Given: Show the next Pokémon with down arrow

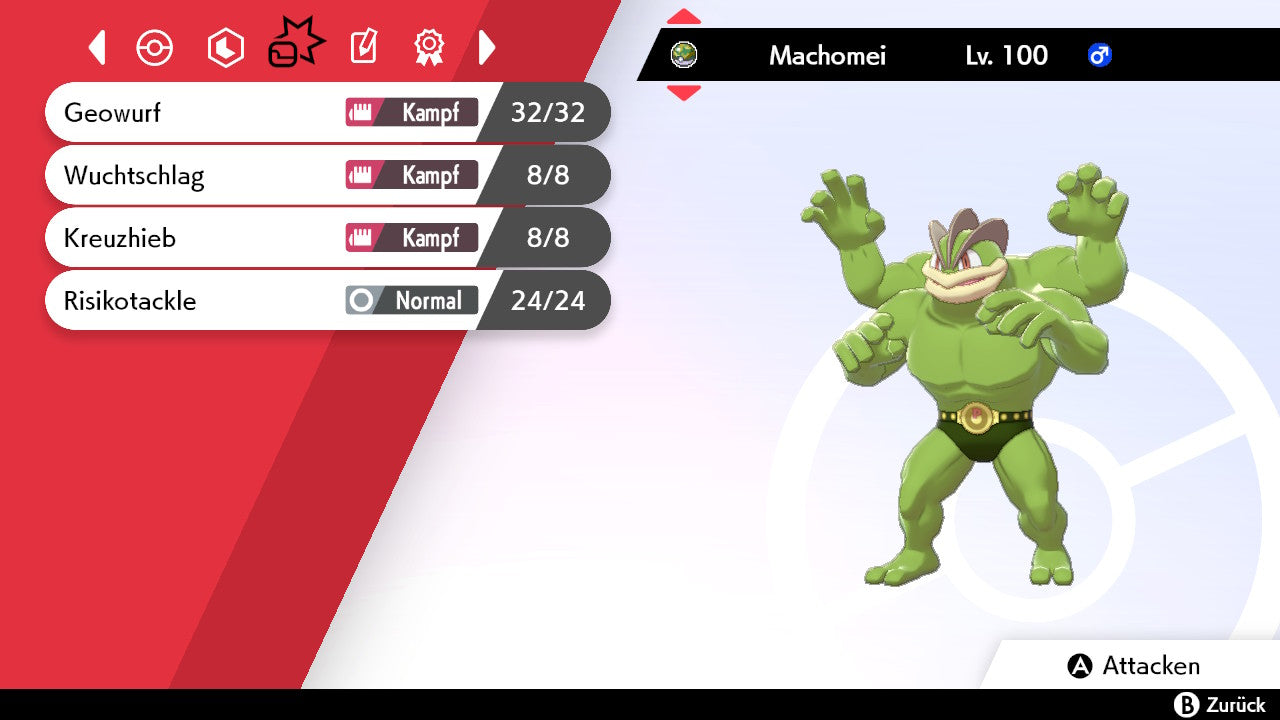Looking at the screenshot, I should [684, 93].
